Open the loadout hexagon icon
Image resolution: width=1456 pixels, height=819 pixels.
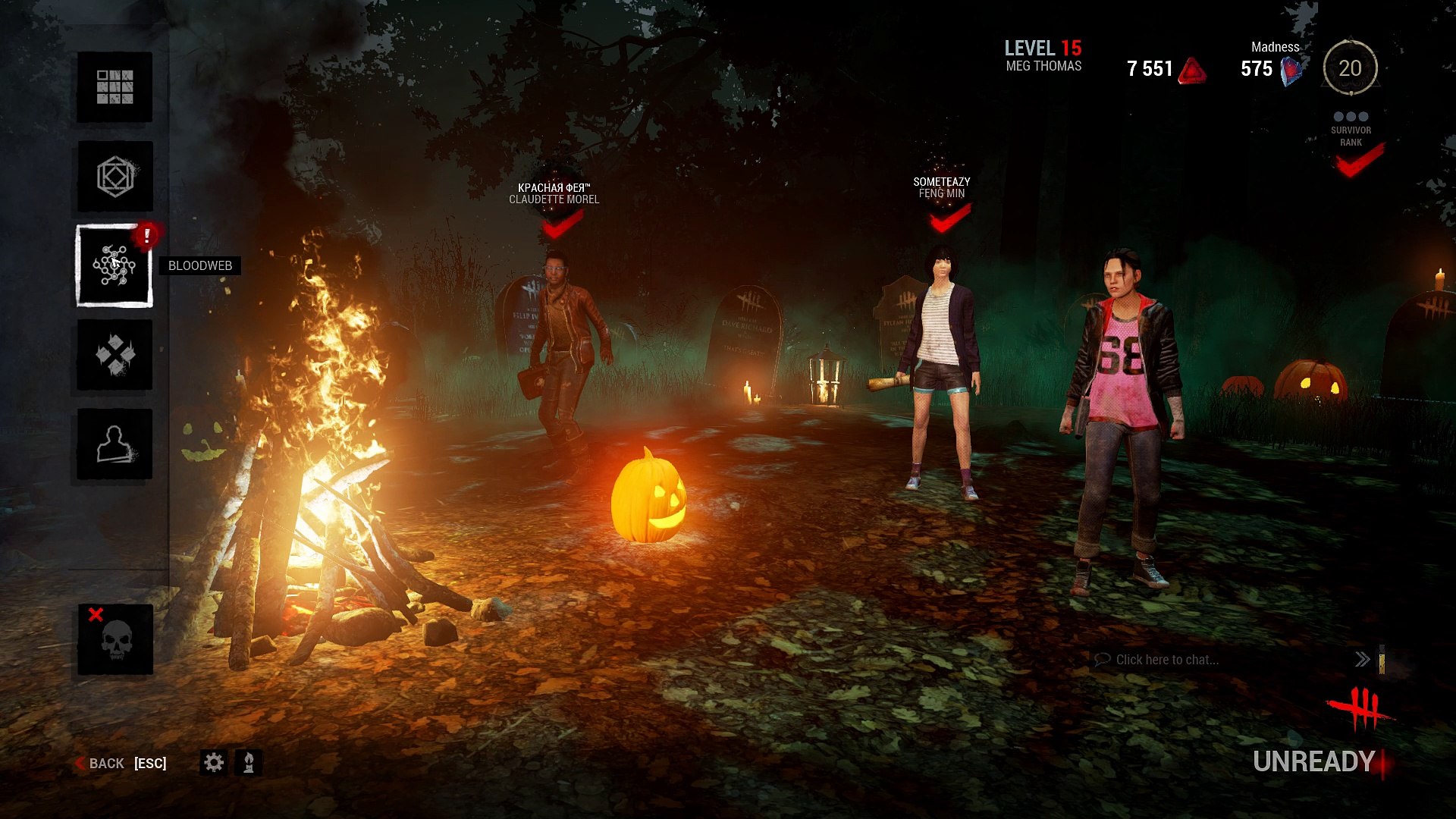tap(115, 177)
